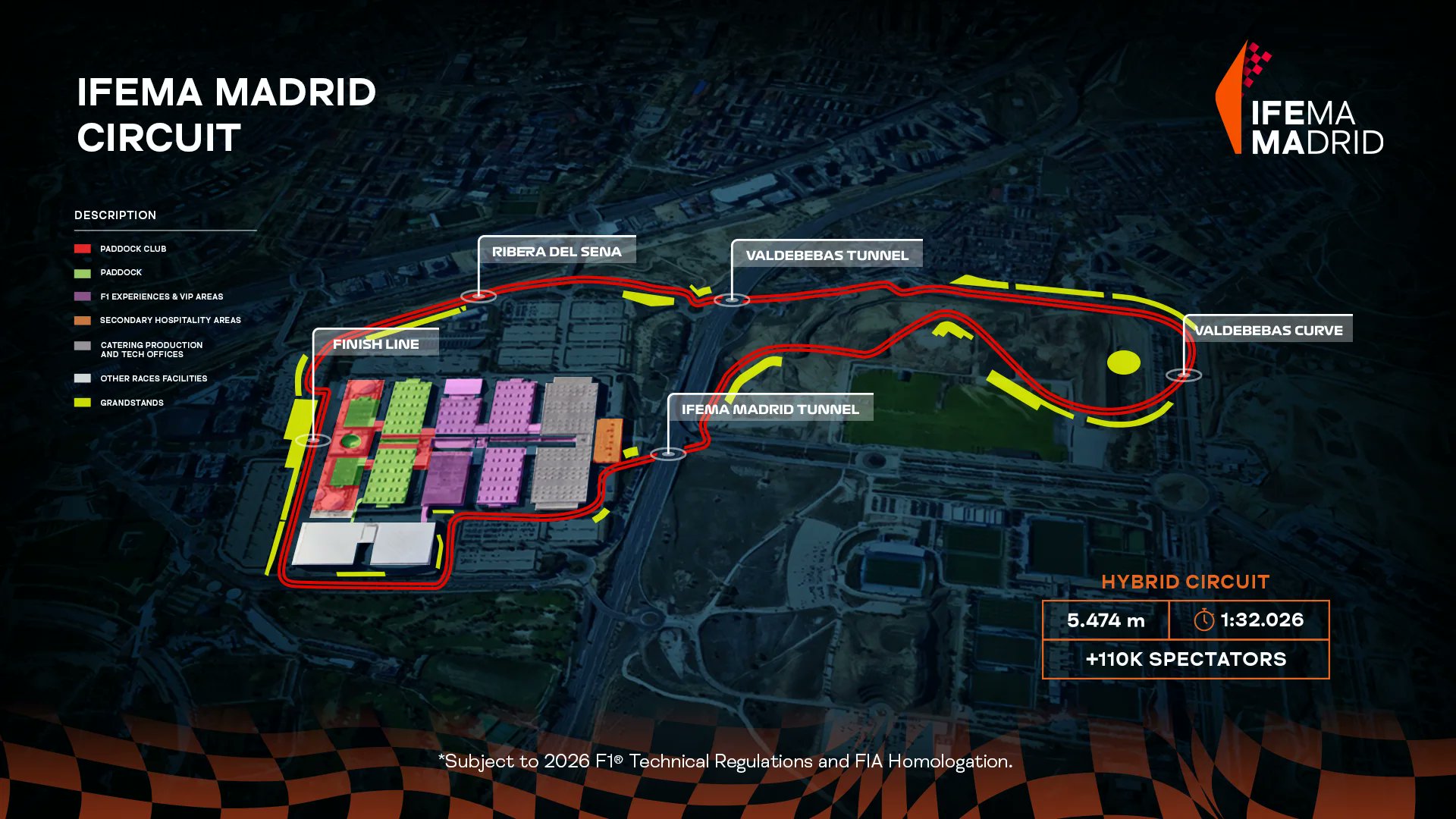This screenshot has height=819, width=1456.
Task: Click the Paddock Club legend entry
Action: click(133, 249)
